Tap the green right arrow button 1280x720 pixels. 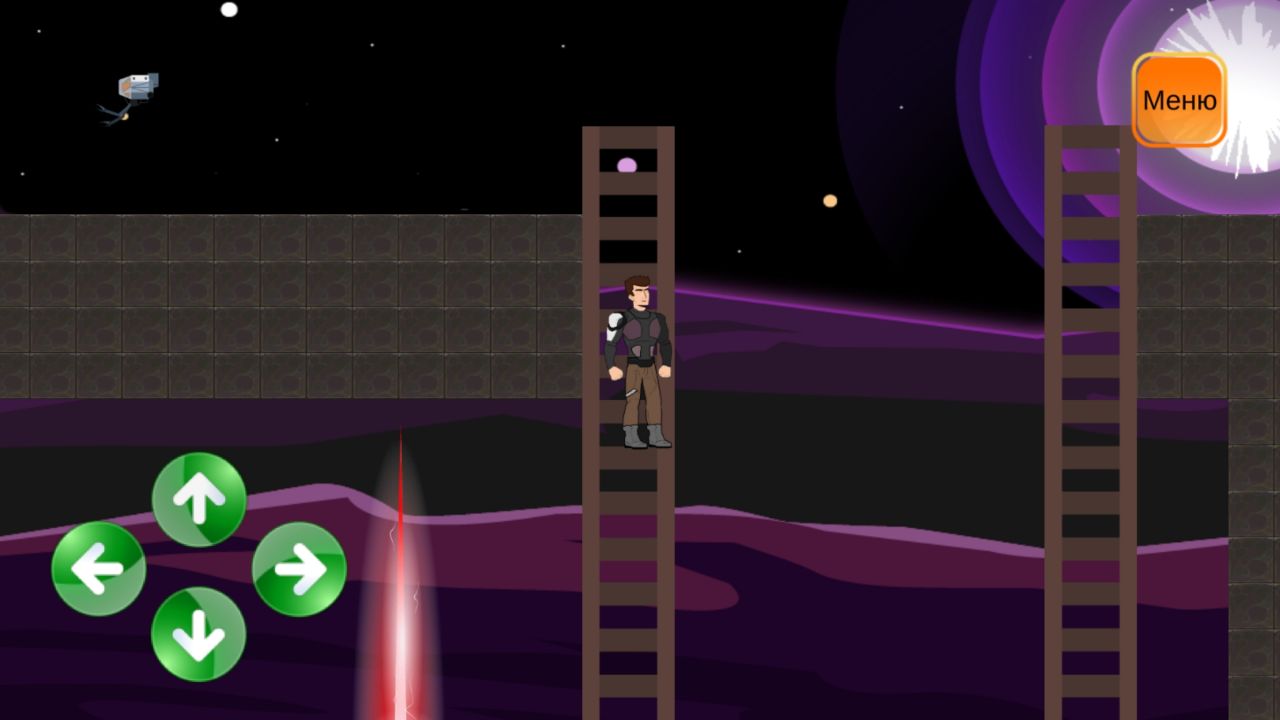point(299,569)
